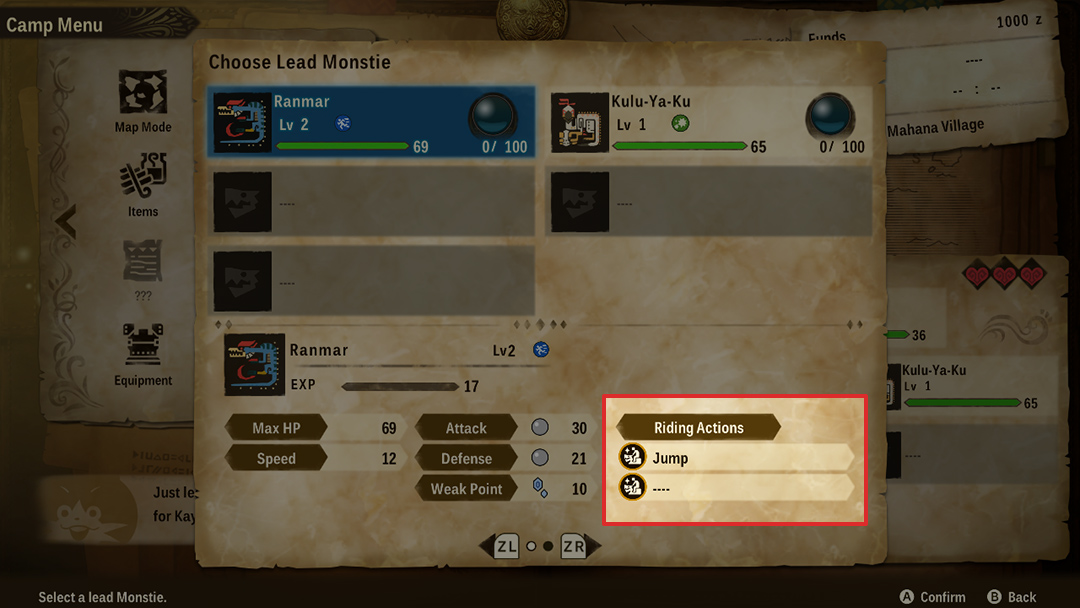Select Ranmar as lead Monstie
The width and height of the screenshot is (1080, 608).
(x=371, y=123)
